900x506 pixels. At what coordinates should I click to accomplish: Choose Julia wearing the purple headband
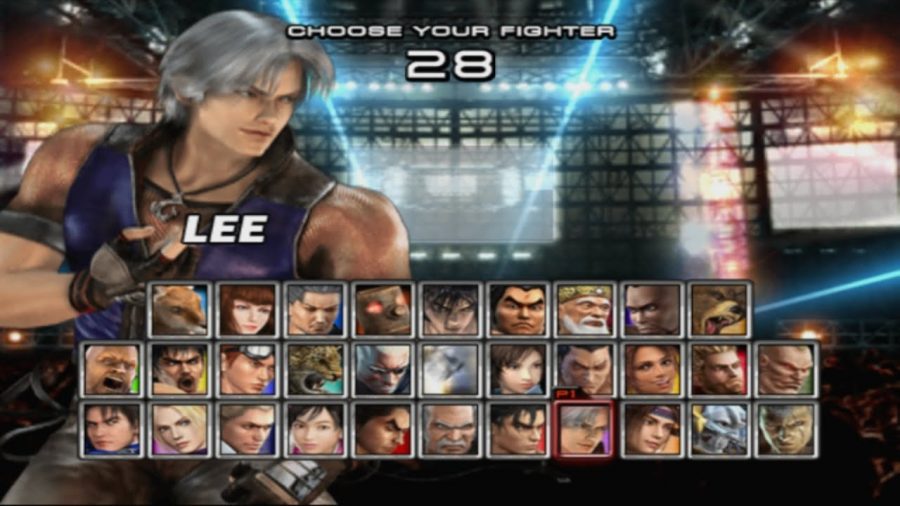(651, 430)
